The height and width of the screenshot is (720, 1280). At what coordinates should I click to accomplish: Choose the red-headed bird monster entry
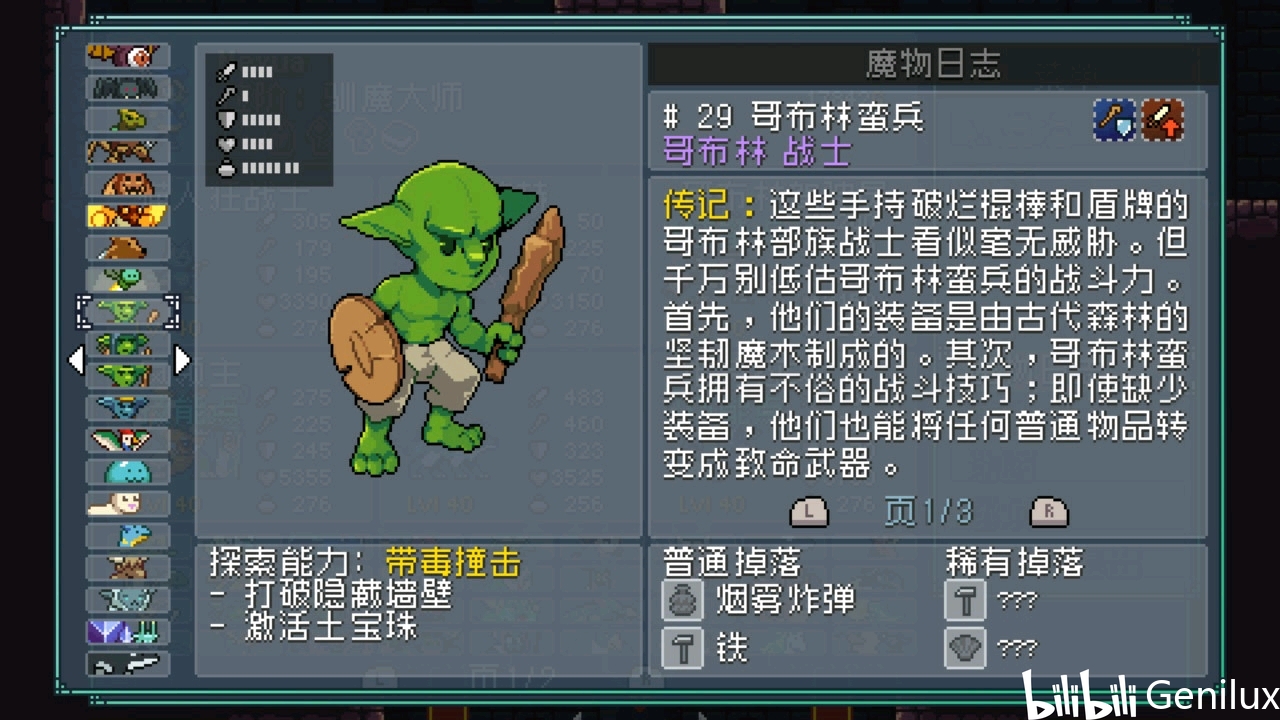point(128,439)
